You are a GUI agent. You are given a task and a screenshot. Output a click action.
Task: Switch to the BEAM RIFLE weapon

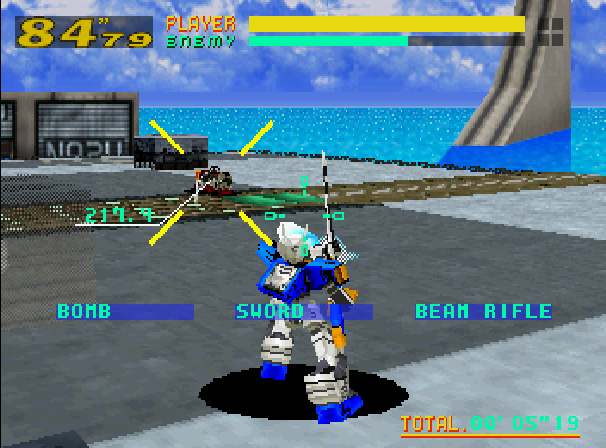click(483, 312)
